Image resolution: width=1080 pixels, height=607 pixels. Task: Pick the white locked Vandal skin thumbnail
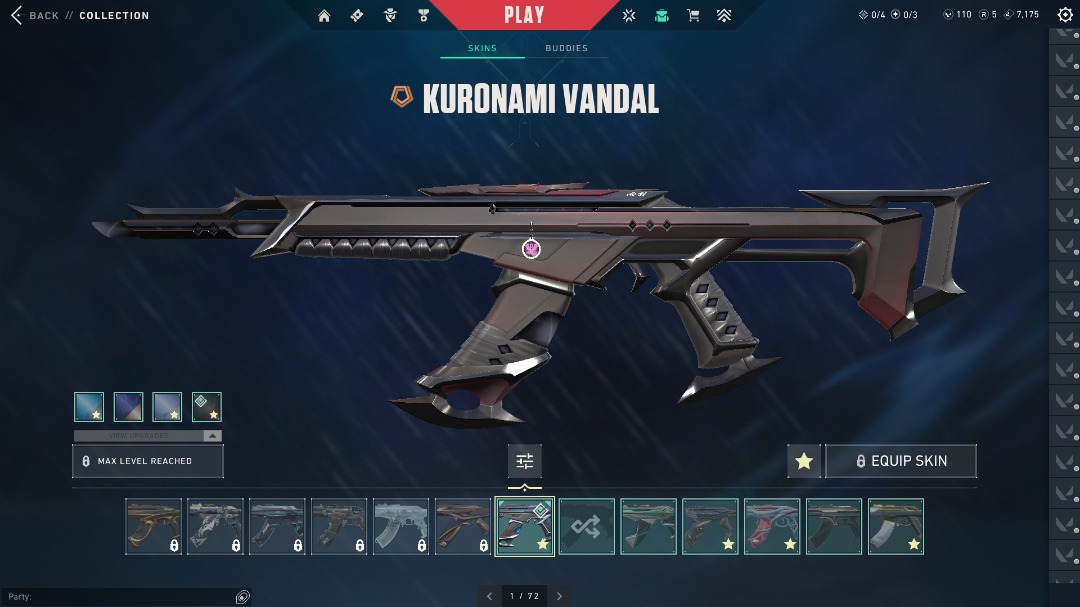401,526
